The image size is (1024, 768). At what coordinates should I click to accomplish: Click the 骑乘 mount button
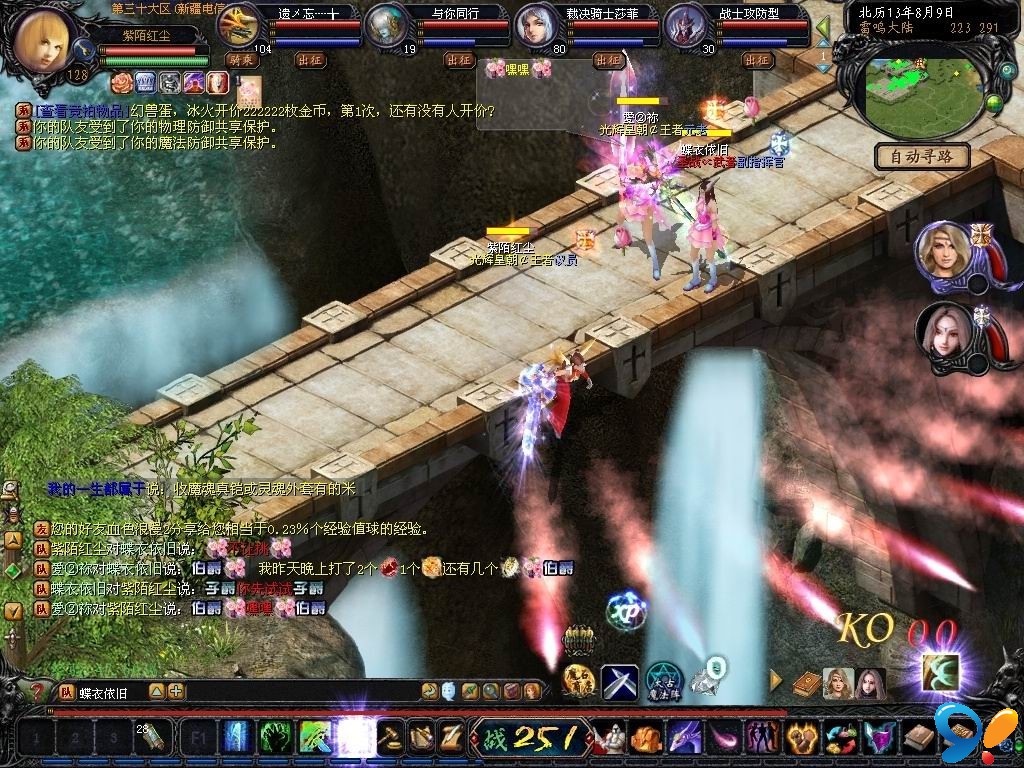point(240,60)
